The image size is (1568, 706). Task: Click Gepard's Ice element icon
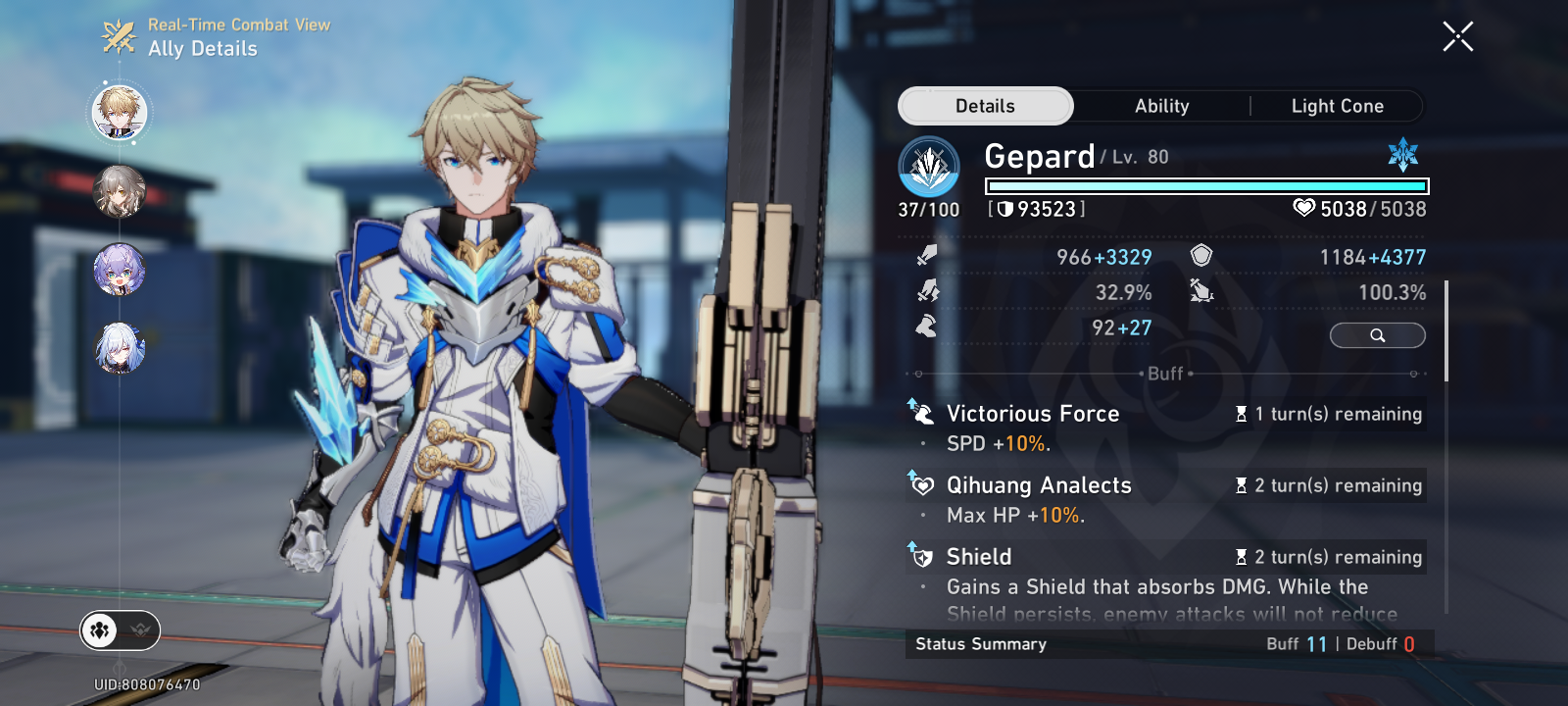(x=1403, y=152)
